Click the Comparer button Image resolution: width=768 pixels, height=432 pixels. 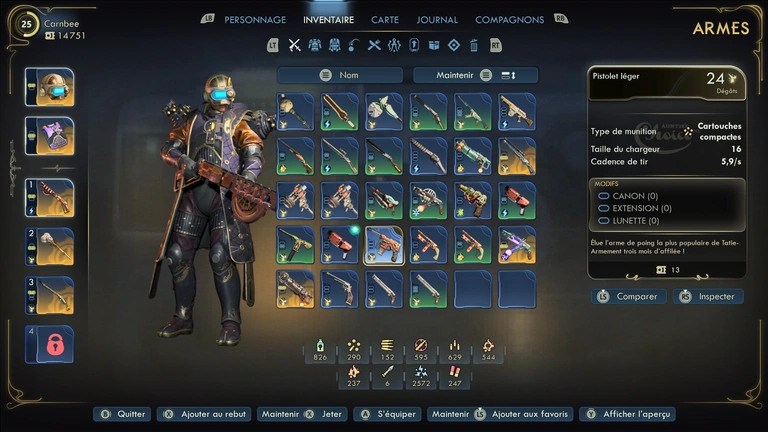click(626, 296)
